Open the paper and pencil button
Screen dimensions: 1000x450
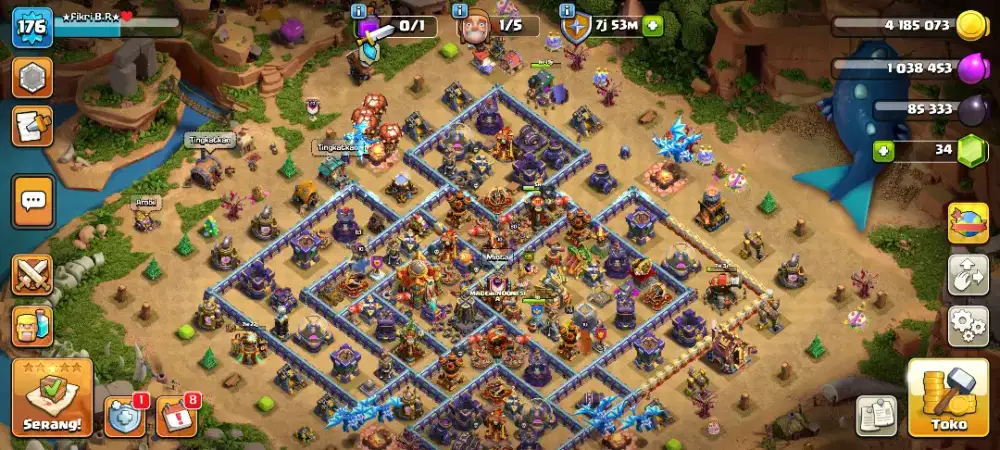(x=32, y=126)
